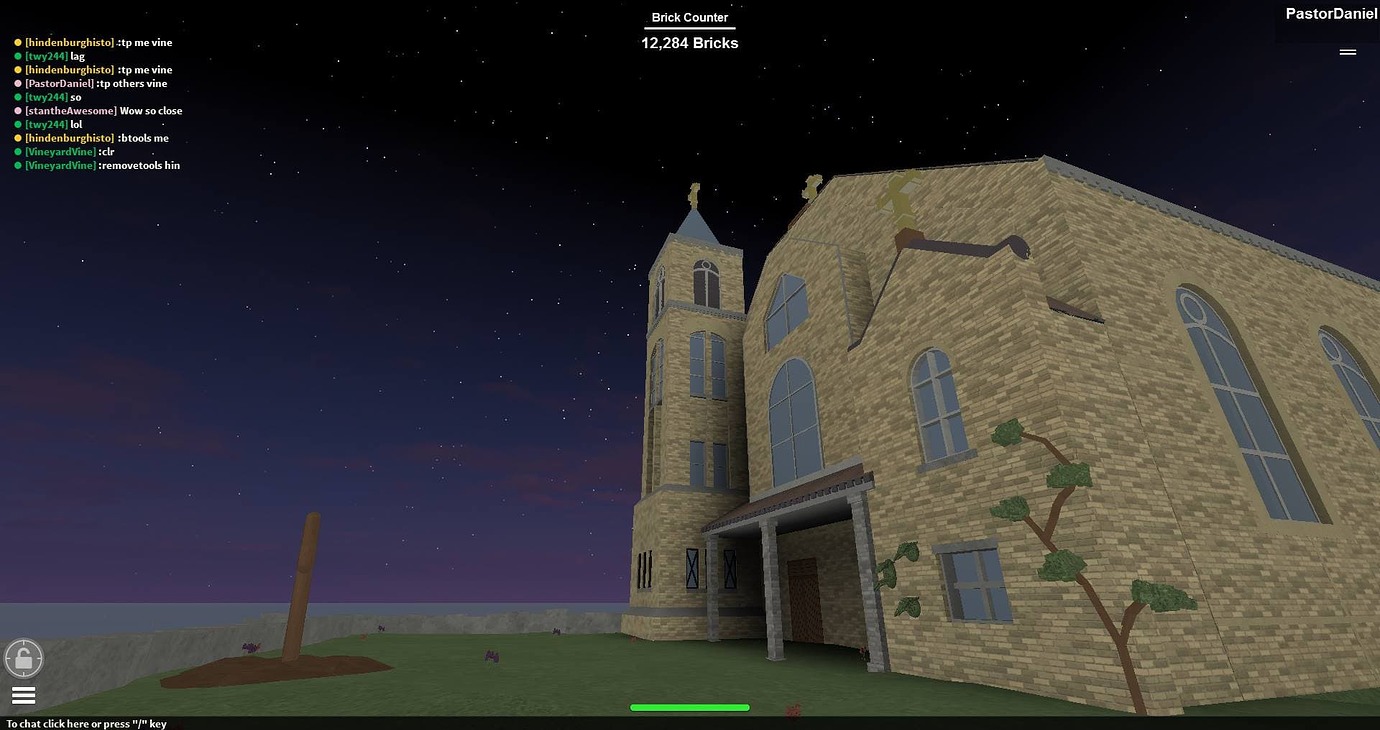
Task: Click the hindenburghisto yellow player dot
Action: pos(17,42)
